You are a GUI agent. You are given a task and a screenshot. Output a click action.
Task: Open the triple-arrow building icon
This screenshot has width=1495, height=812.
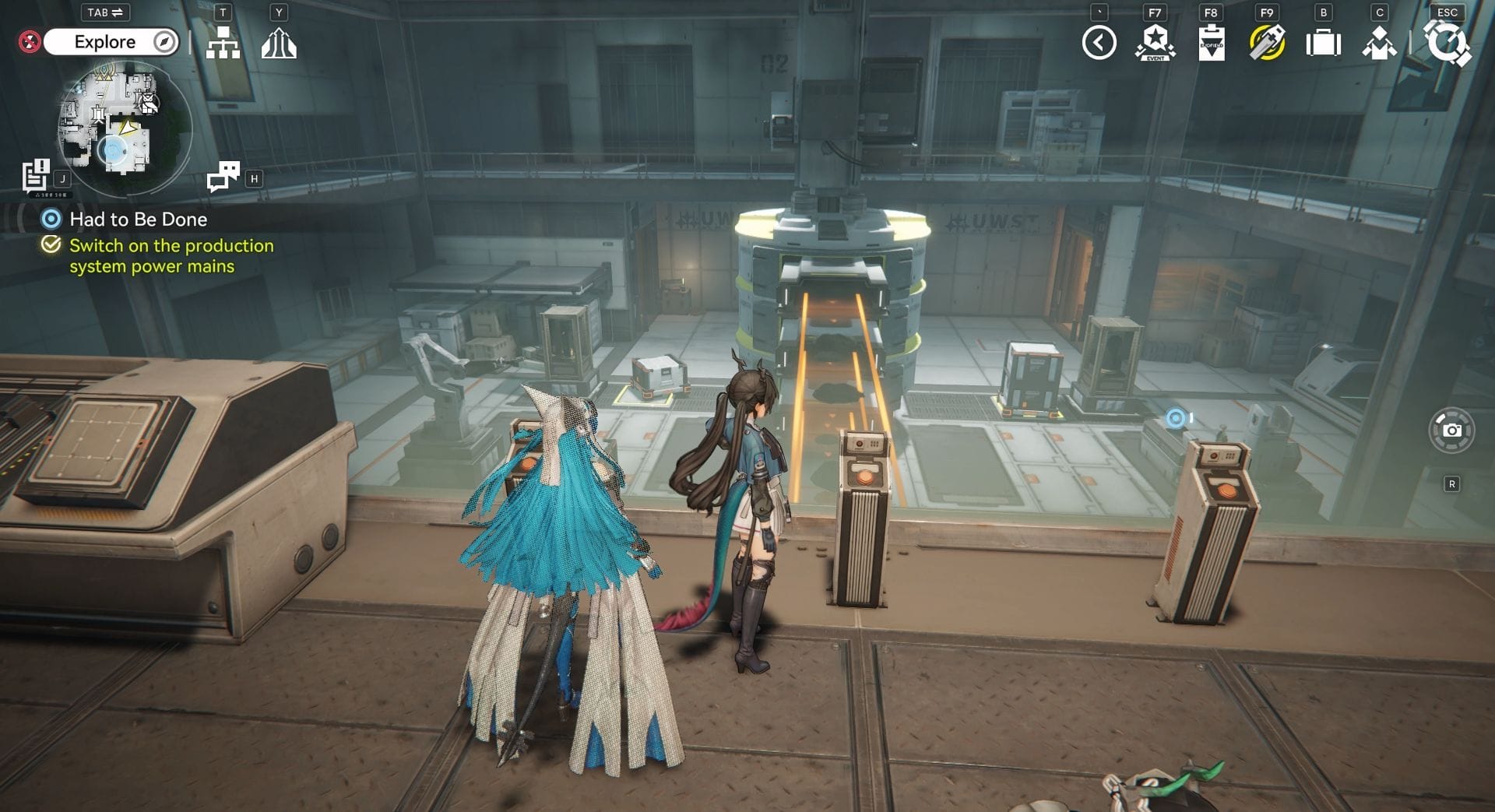pyautogui.click(x=279, y=43)
